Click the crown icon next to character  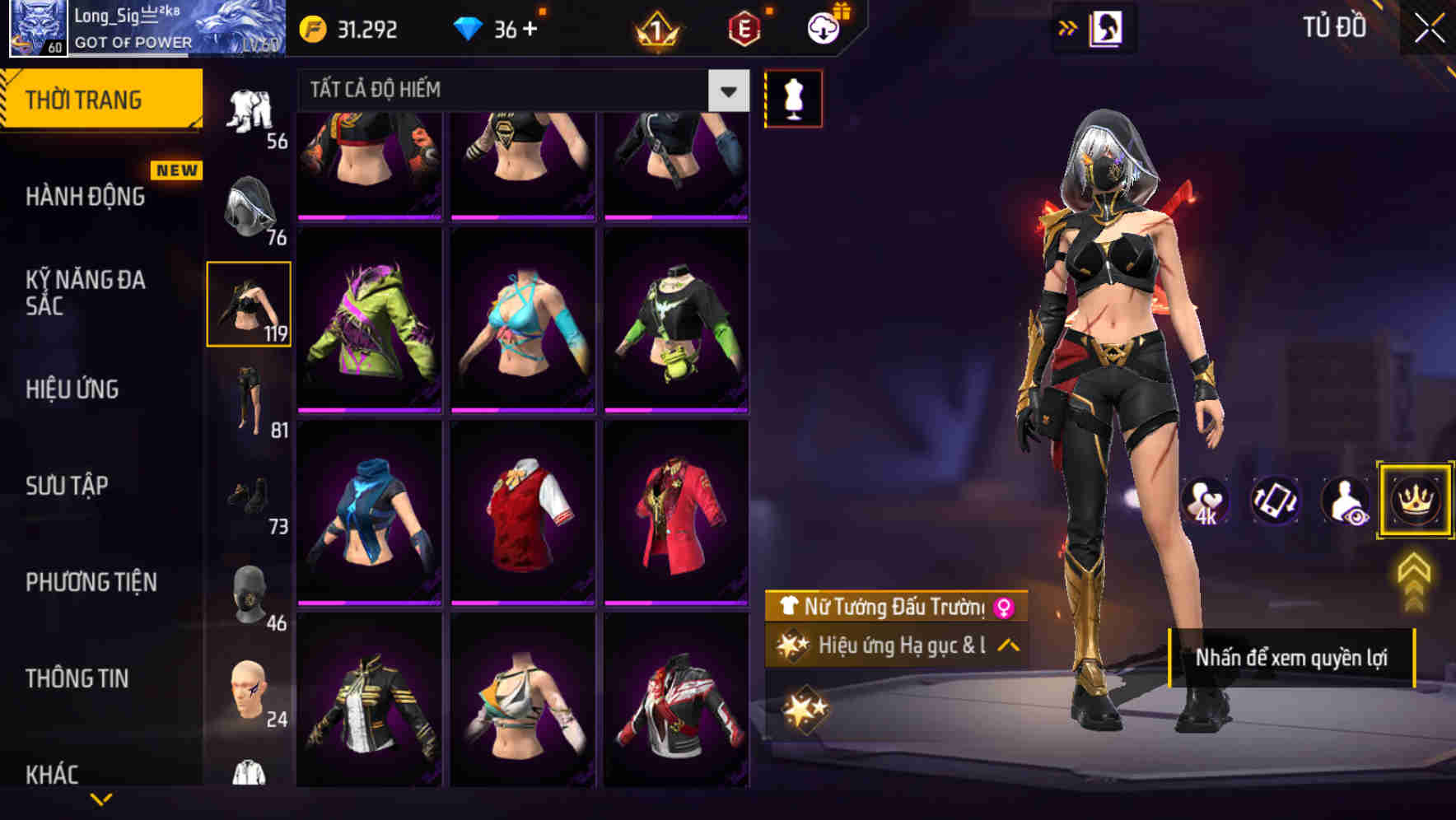pyautogui.click(x=1414, y=501)
